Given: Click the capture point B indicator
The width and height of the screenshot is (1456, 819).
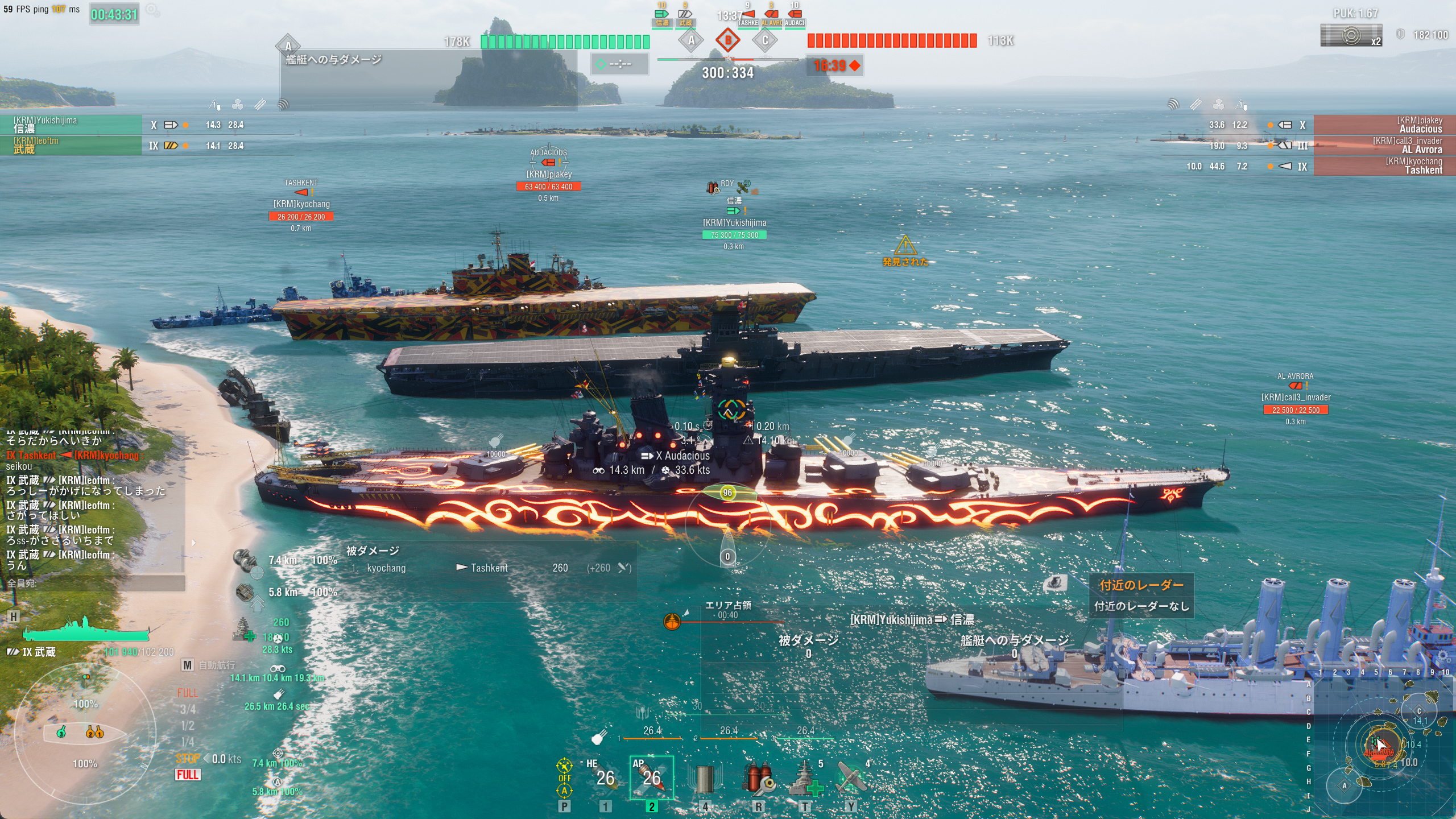Looking at the screenshot, I should point(727,40).
